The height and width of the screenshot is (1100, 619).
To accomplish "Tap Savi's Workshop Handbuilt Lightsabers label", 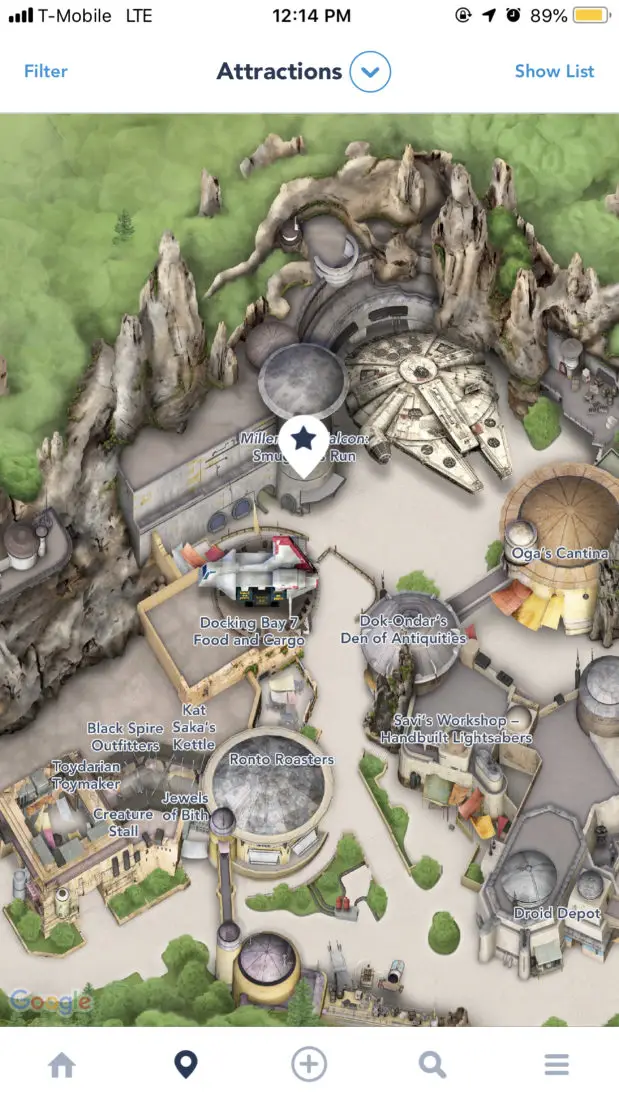I will click(x=456, y=729).
